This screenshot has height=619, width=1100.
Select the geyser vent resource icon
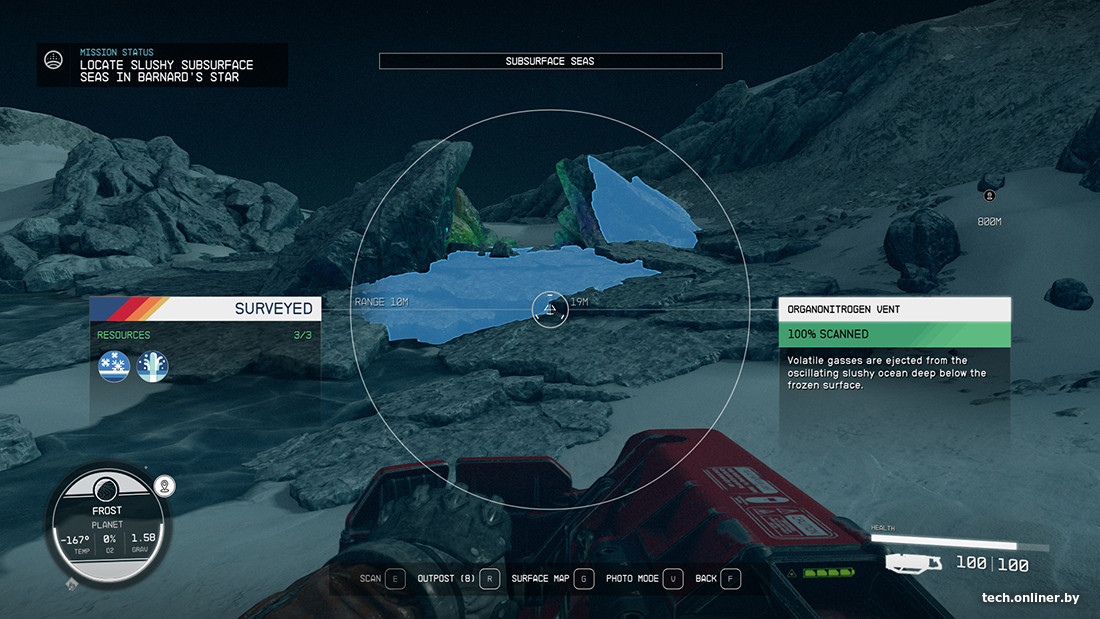click(152, 367)
